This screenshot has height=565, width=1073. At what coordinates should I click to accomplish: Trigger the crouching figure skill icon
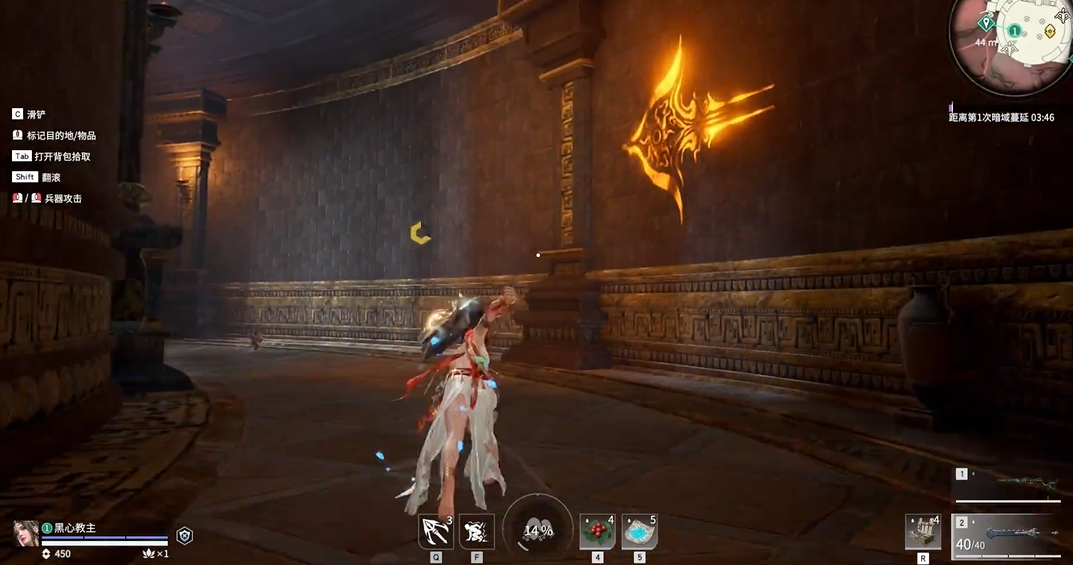tap(476, 531)
